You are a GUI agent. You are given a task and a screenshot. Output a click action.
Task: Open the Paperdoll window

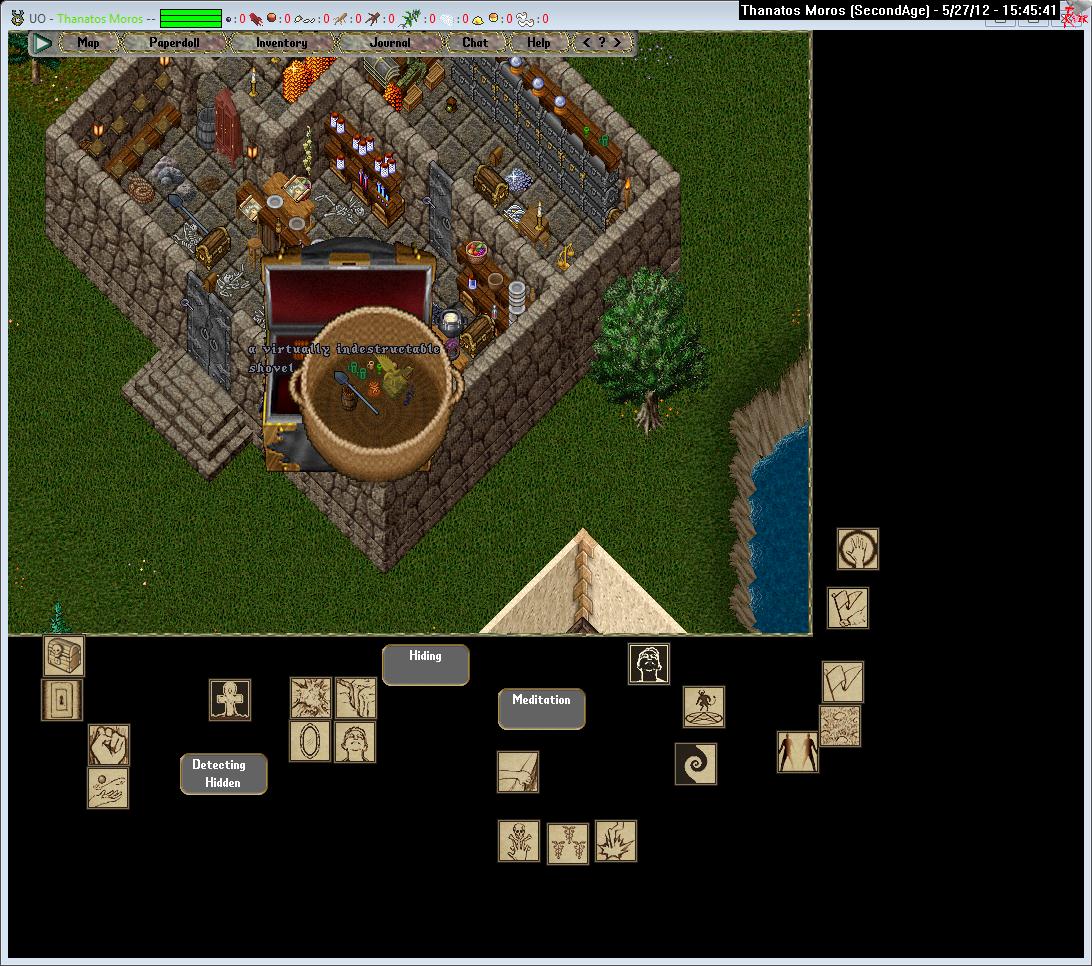174,43
